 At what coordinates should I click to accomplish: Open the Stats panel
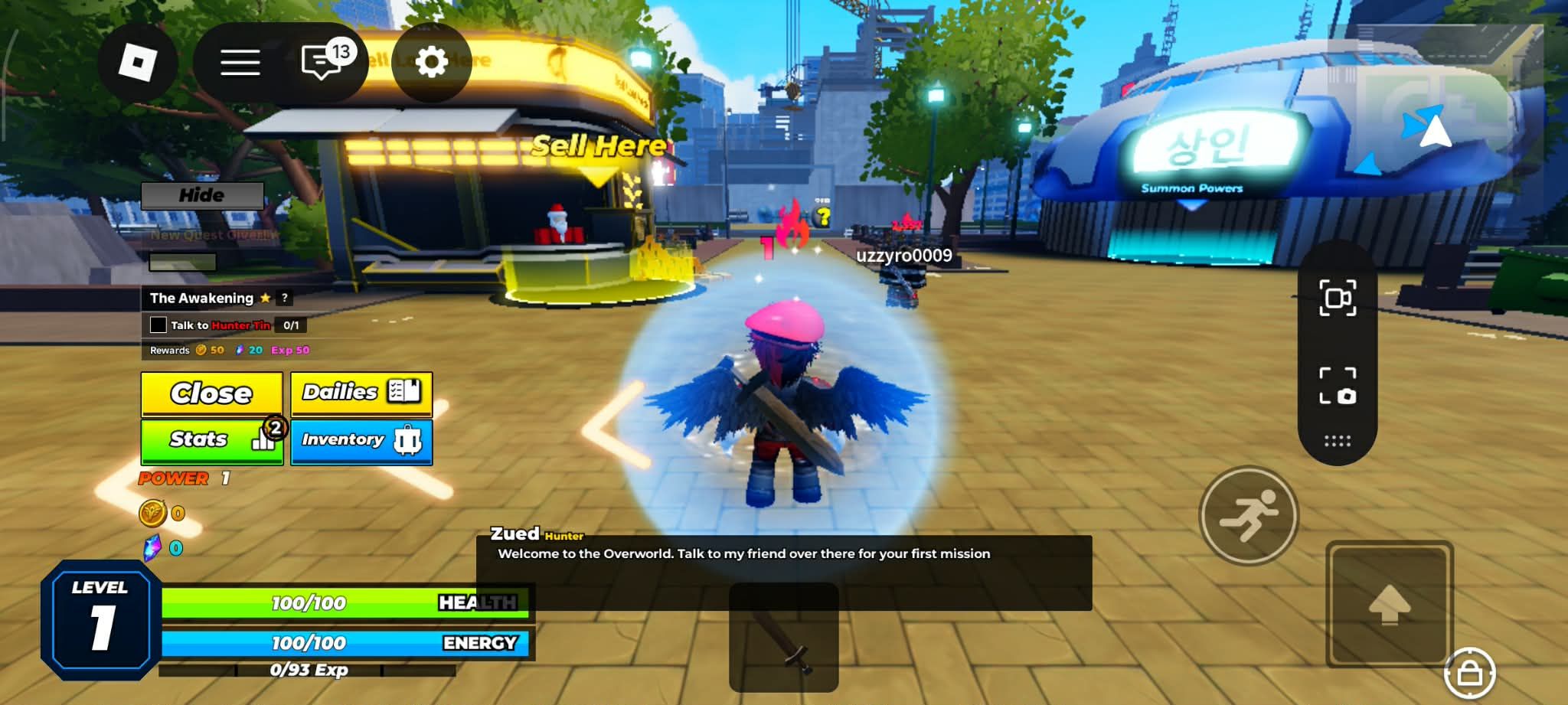point(211,440)
